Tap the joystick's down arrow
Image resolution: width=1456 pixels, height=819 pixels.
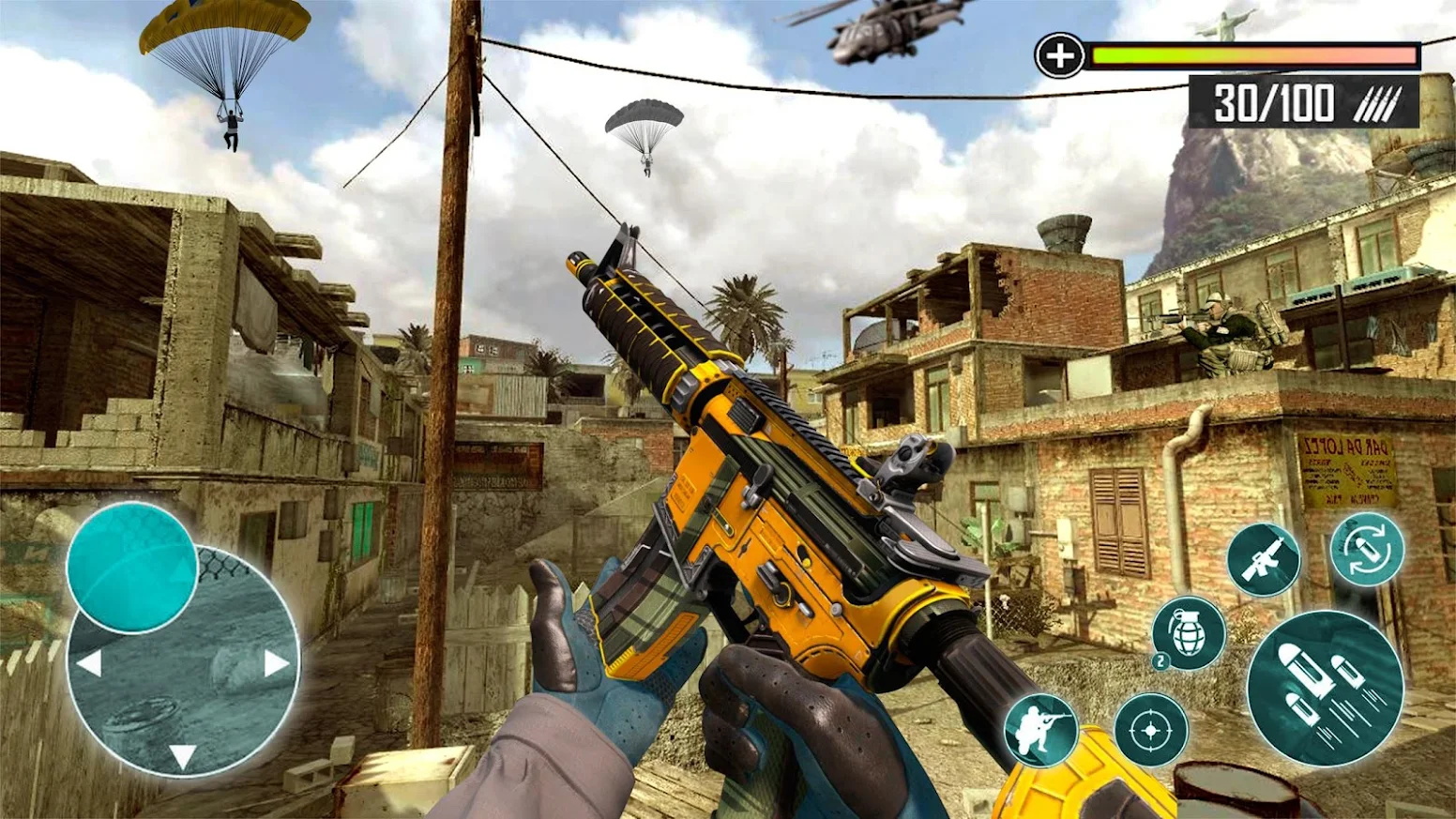click(x=182, y=755)
